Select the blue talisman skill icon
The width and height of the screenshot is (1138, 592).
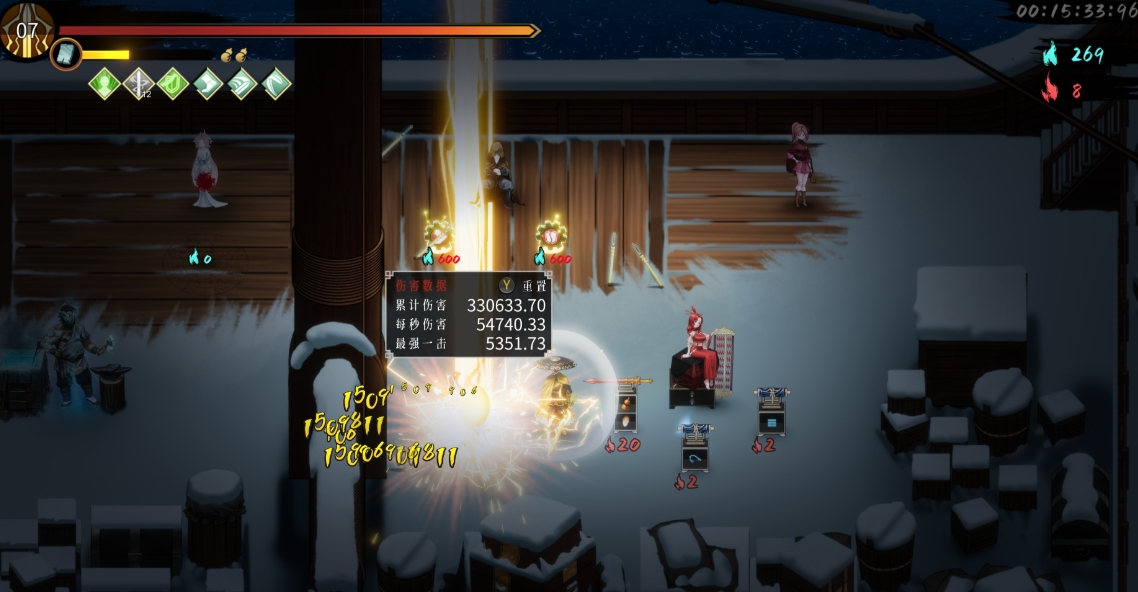(66, 54)
